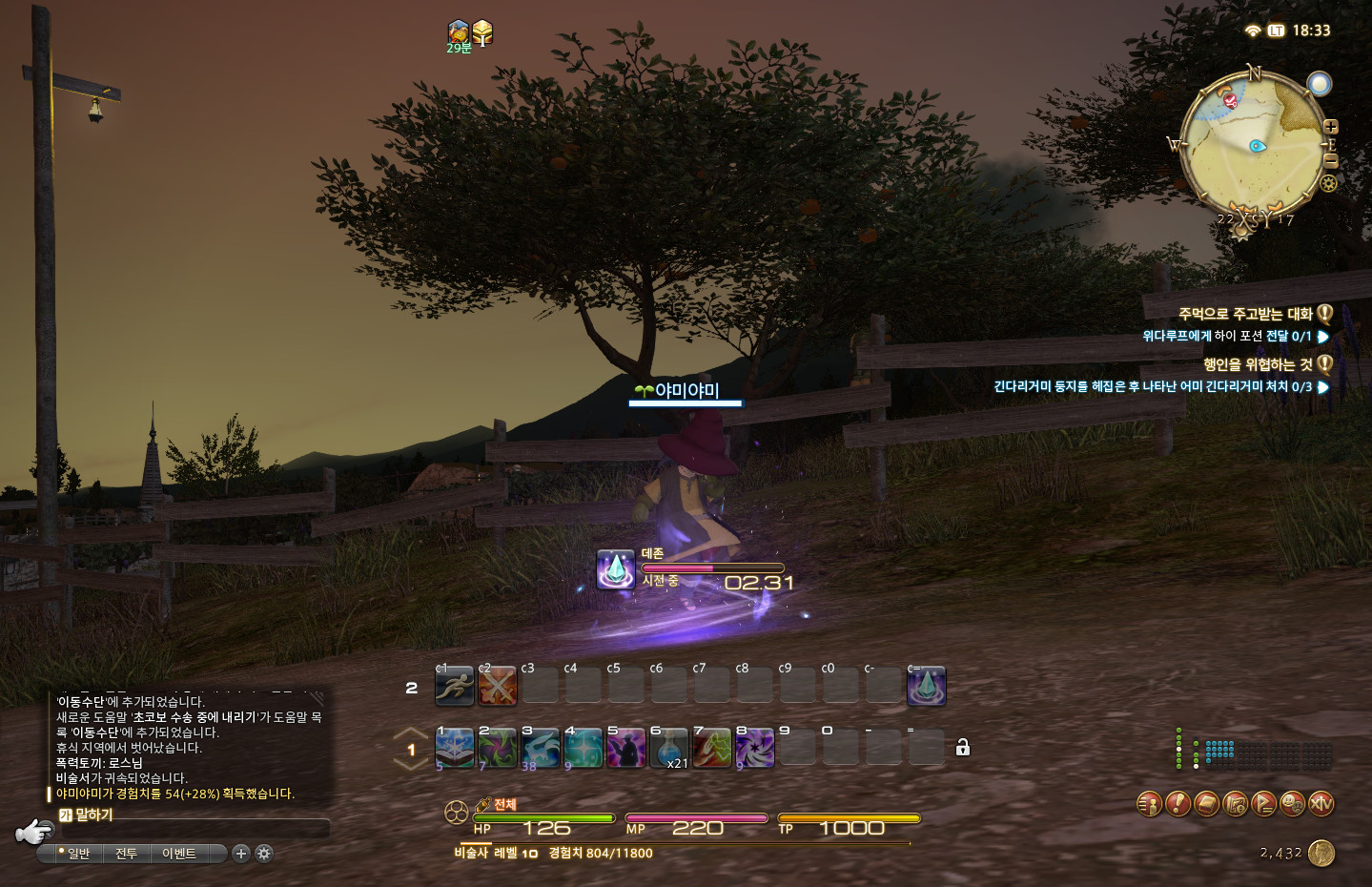Screen dimensions: 1372x887
Task: Switch to the '전투' chat tab
Action: pyautogui.click(x=126, y=854)
